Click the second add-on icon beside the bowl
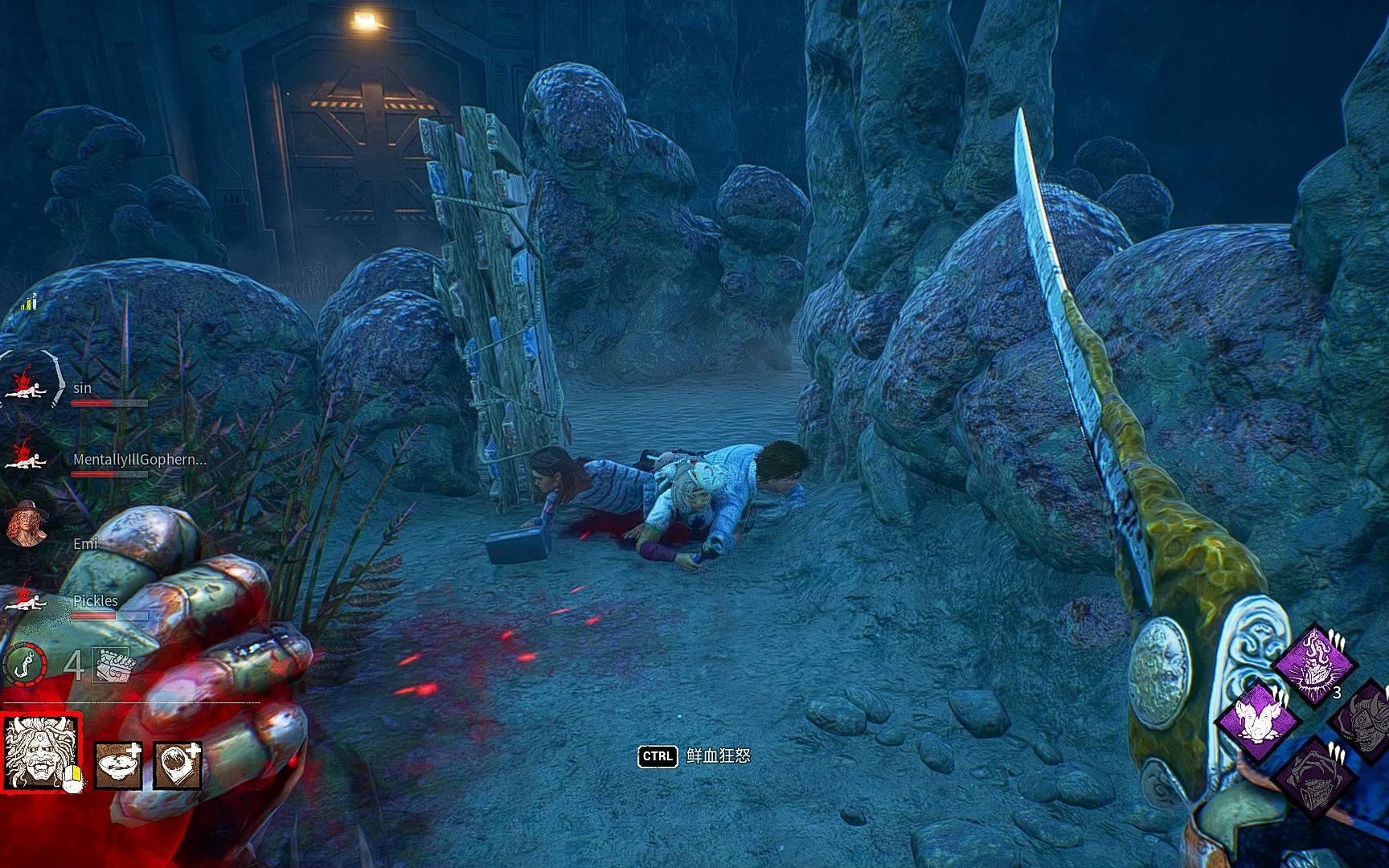The image size is (1389, 868). pos(178,764)
